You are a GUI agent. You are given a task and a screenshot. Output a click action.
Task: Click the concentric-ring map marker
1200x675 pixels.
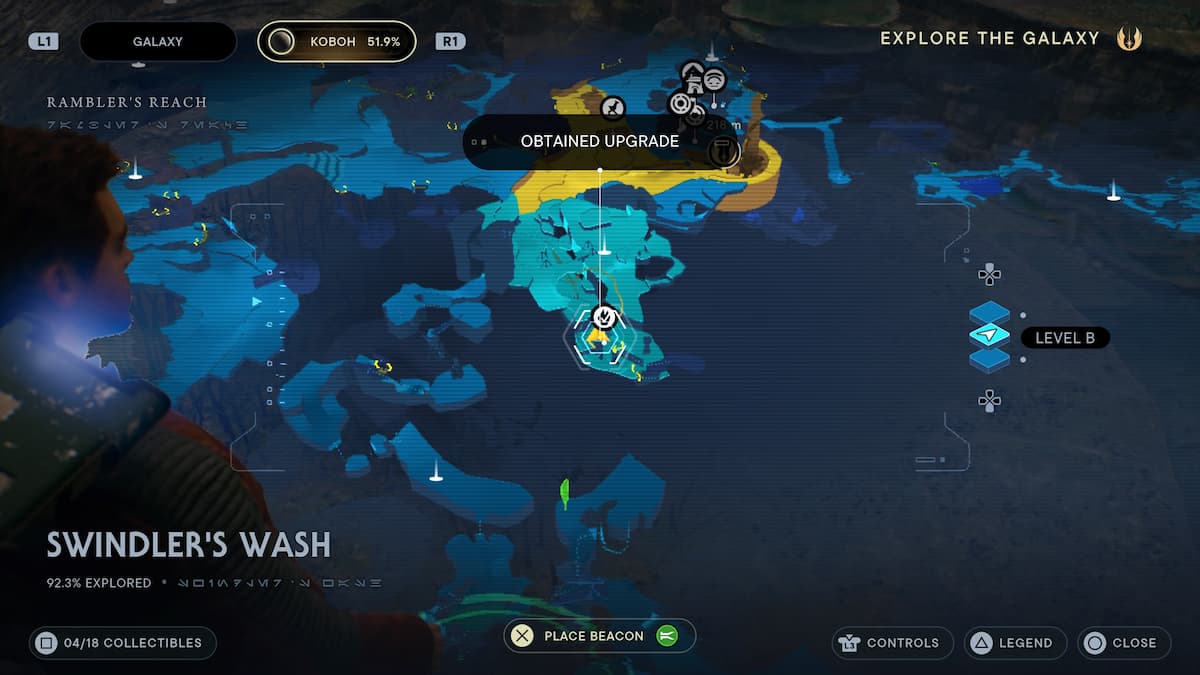[681, 103]
